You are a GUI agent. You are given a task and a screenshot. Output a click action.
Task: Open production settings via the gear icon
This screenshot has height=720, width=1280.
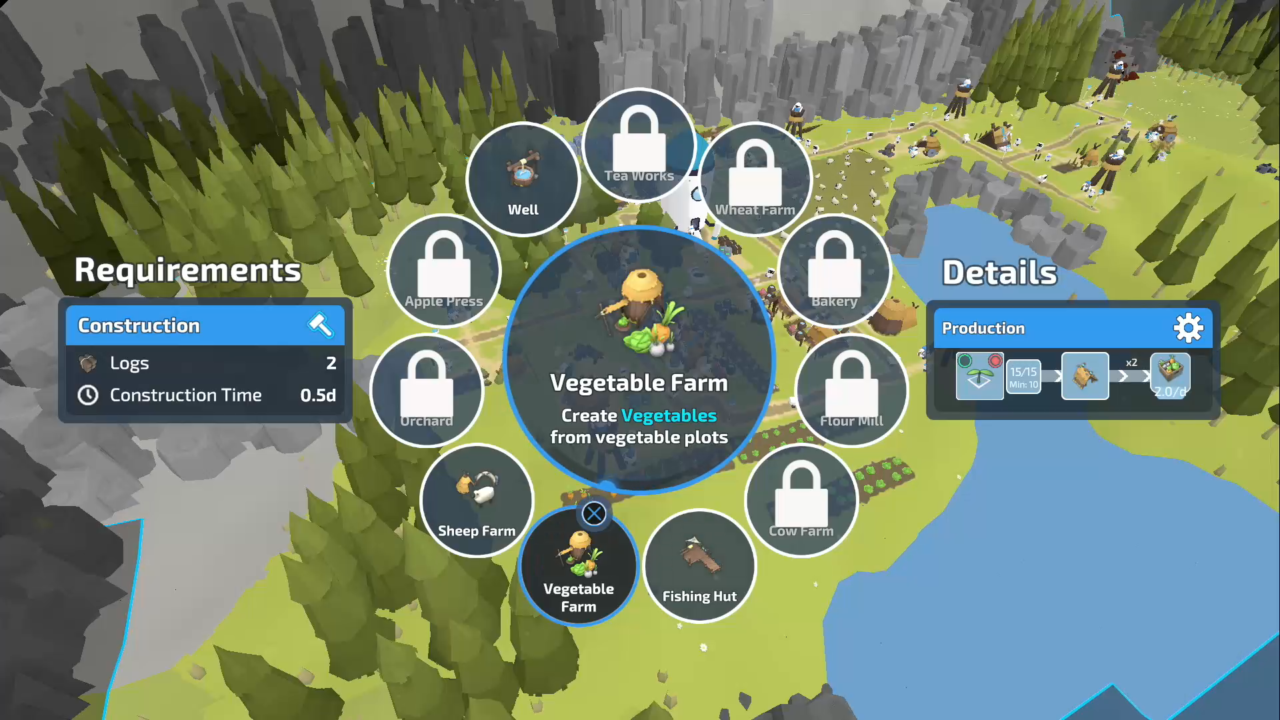pyautogui.click(x=1188, y=327)
